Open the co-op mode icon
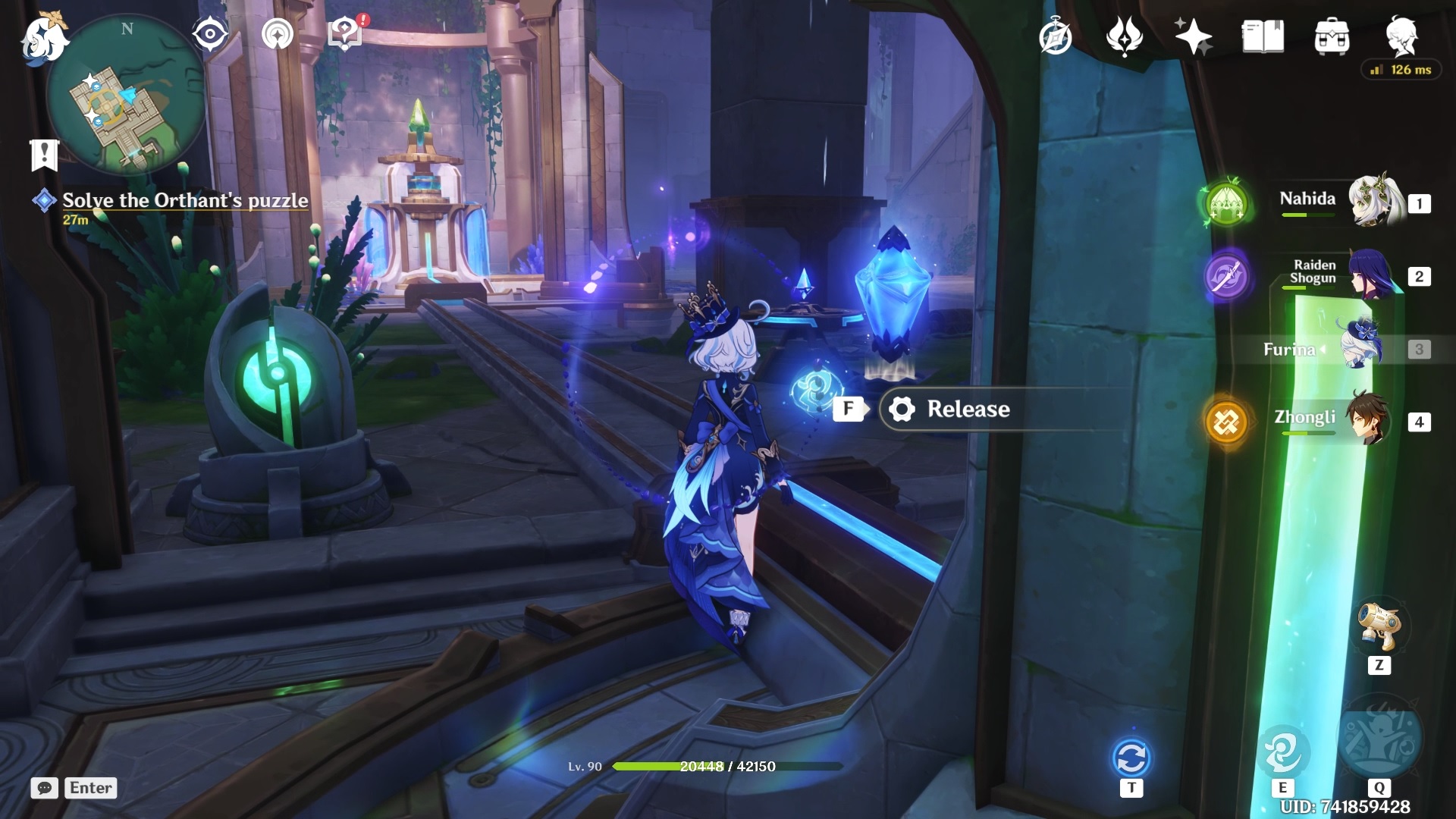The width and height of the screenshot is (1456, 819). (x=277, y=34)
